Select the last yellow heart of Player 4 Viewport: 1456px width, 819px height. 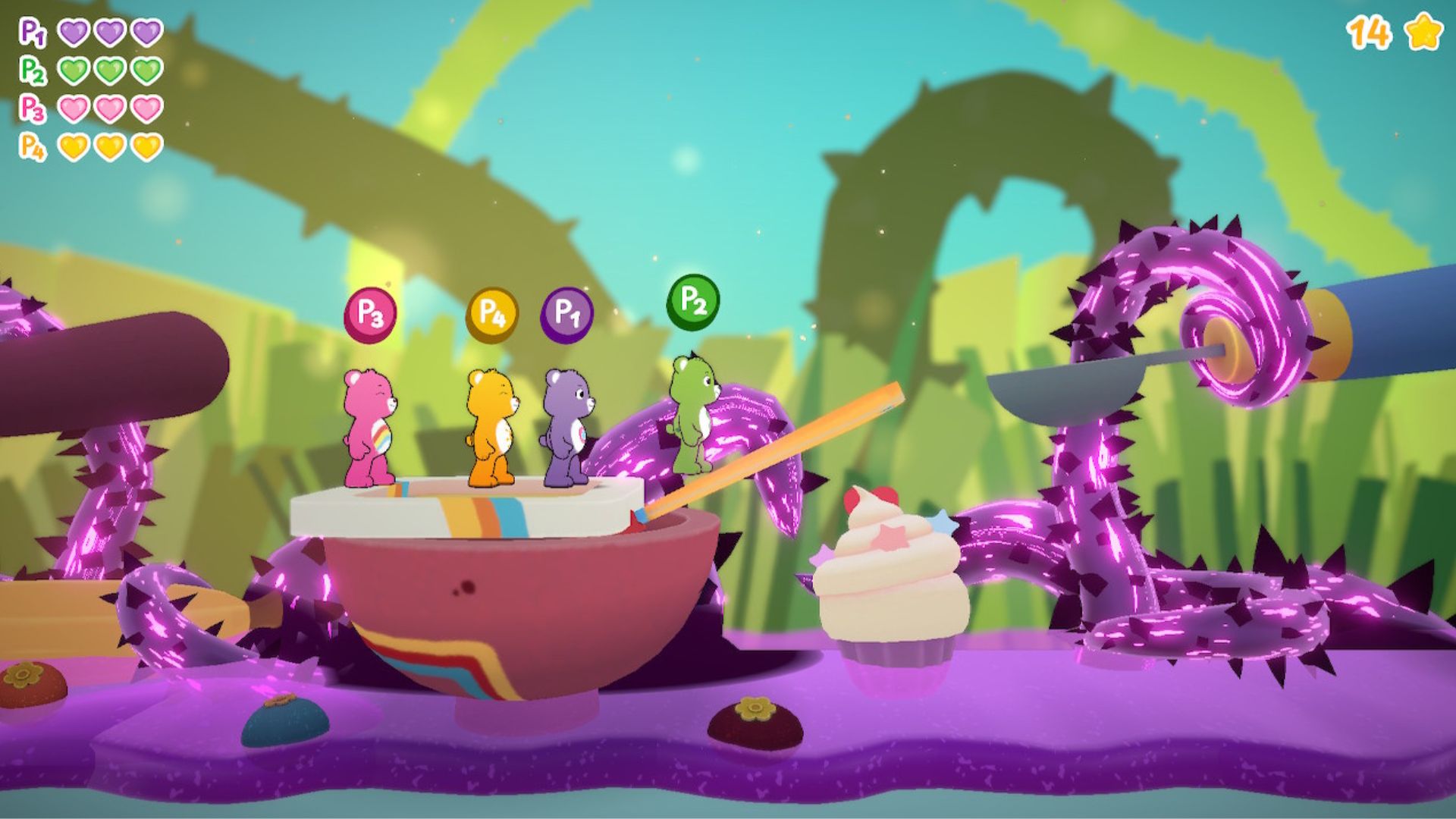point(148,146)
